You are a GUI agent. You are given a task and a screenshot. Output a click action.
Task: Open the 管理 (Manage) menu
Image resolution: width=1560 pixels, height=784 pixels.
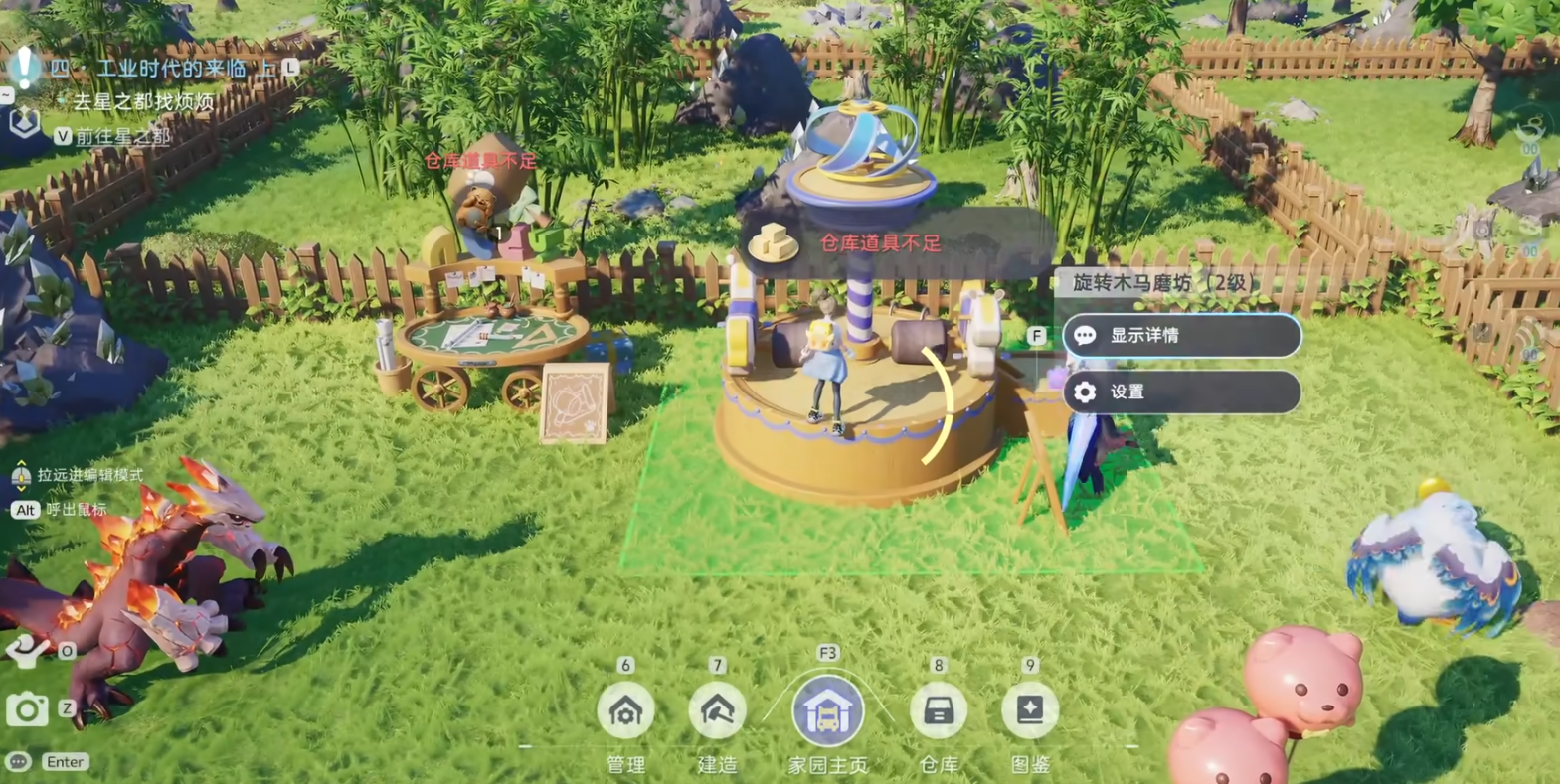(625, 710)
